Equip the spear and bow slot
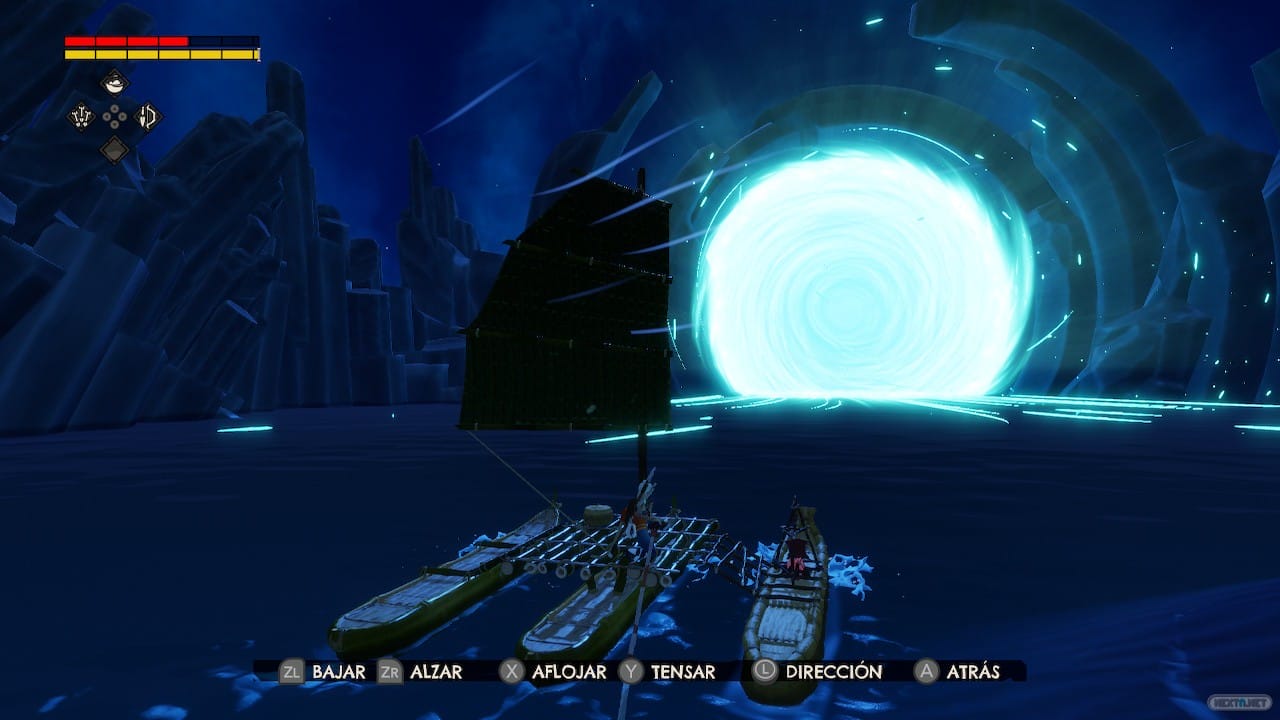 (x=148, y=117)
